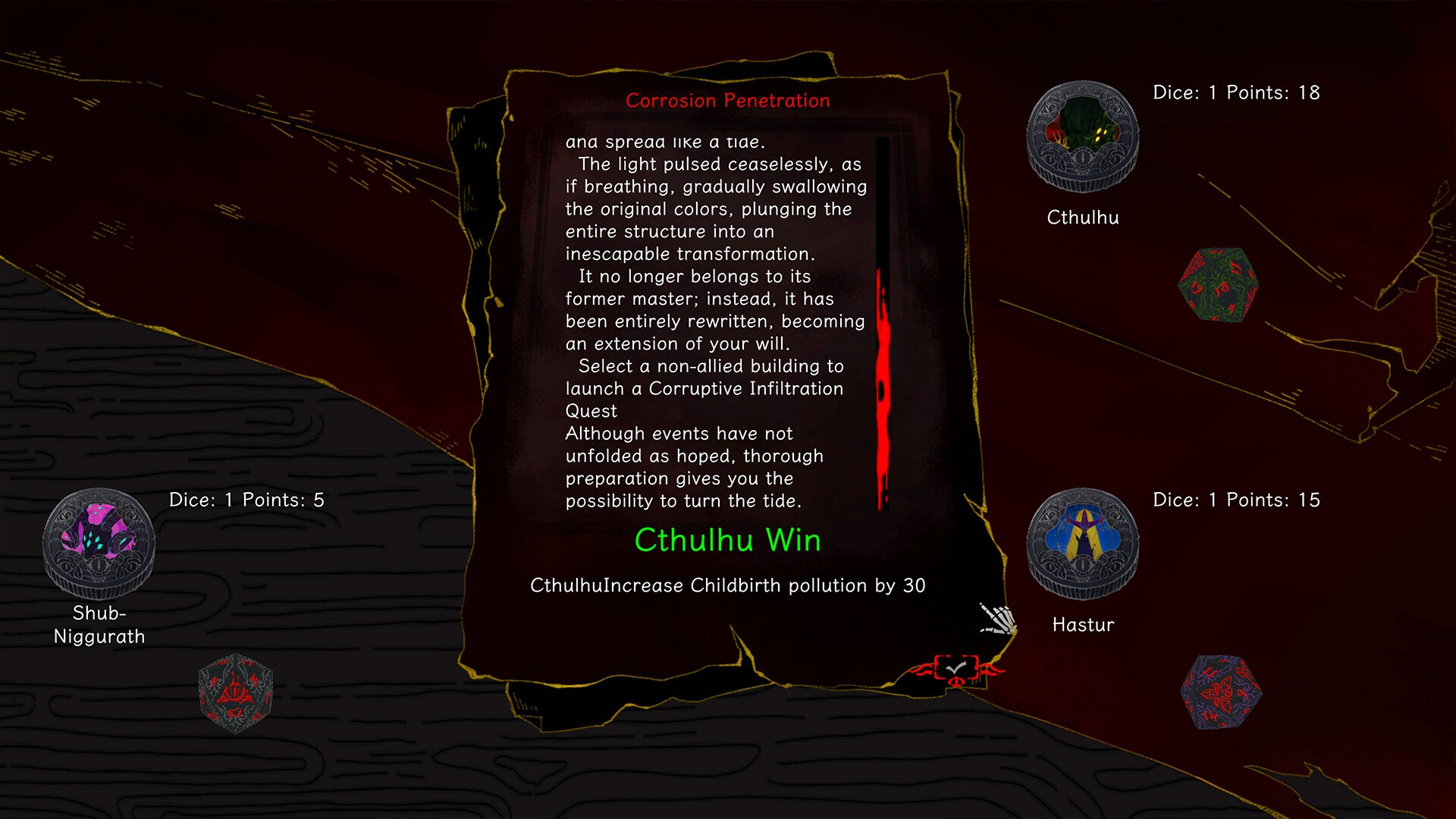Screen dimensions: 1456x819
Task: Click Cthulhu's Dice 1 Points 18 score
Action: [1237, 93]
